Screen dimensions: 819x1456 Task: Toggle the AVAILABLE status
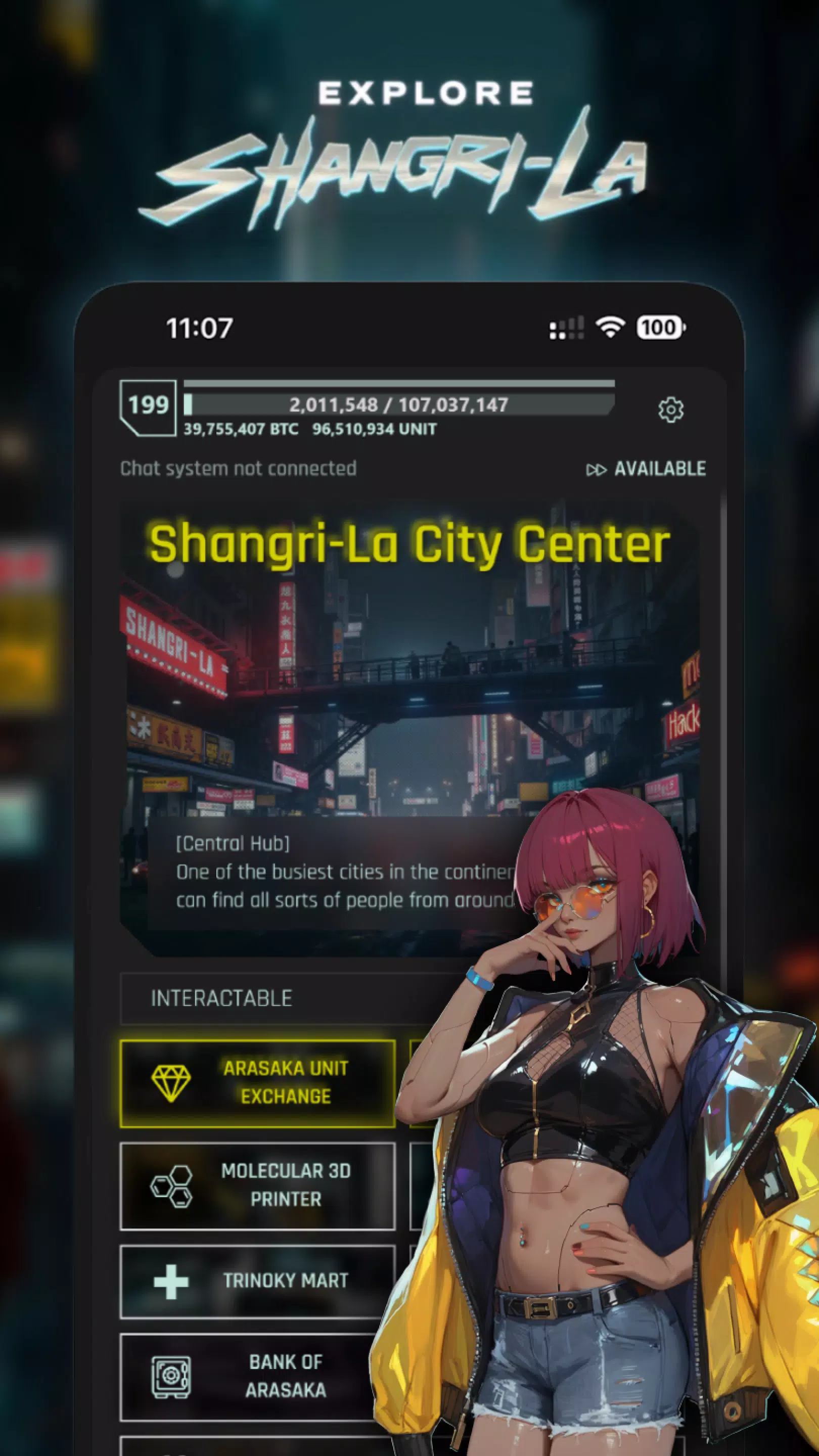coord(660,469)
